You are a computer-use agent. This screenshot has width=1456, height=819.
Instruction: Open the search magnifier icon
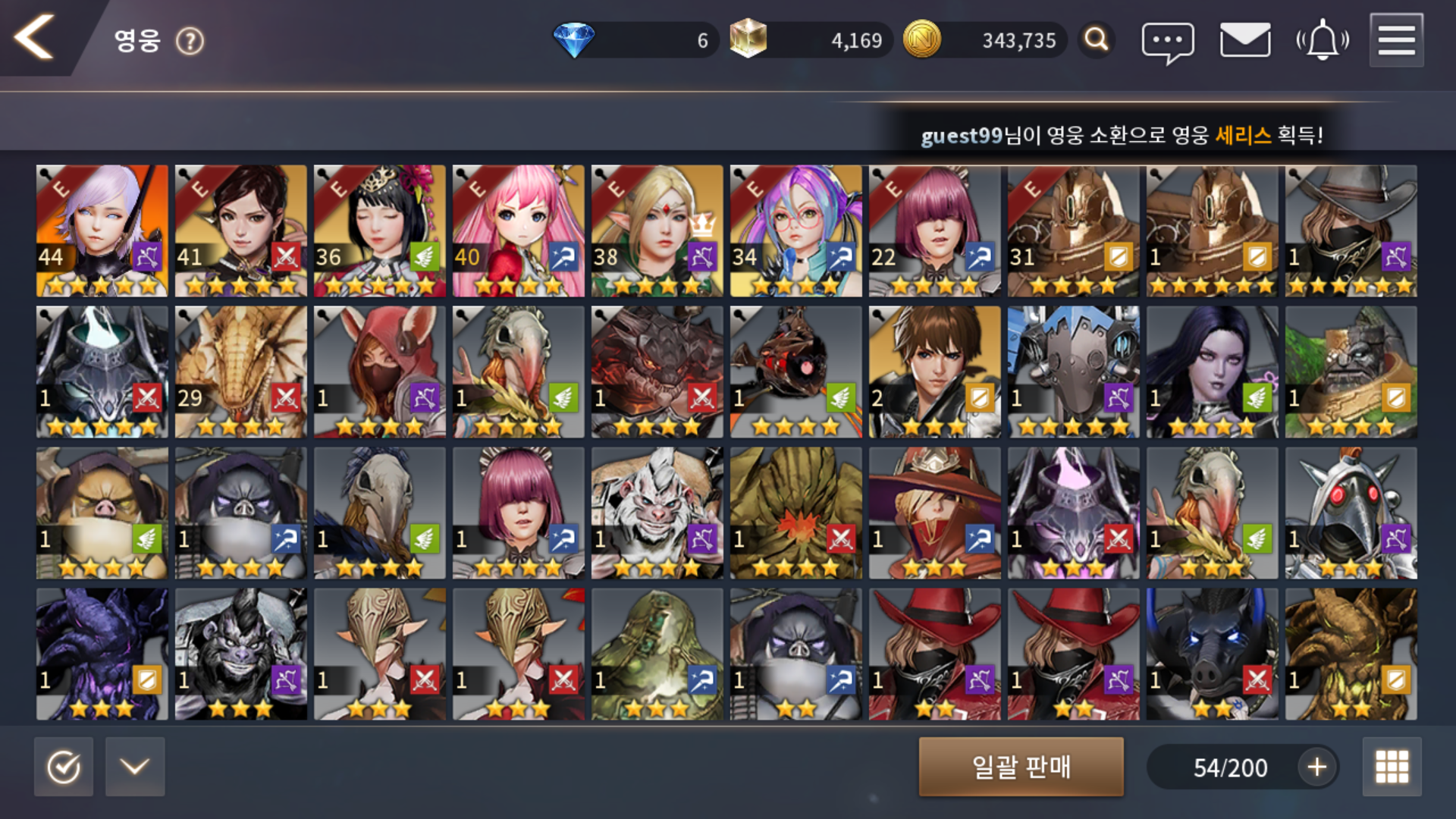(x=1095, y=39)
